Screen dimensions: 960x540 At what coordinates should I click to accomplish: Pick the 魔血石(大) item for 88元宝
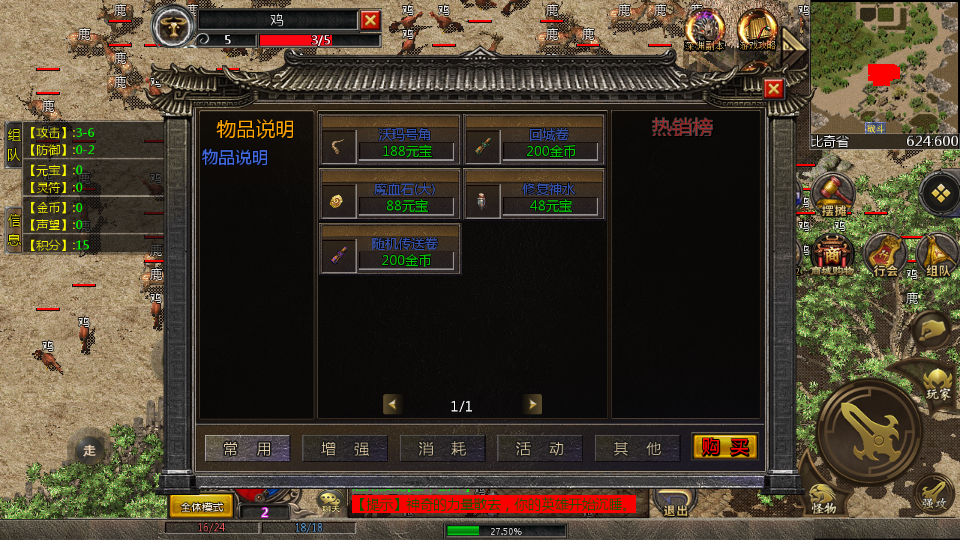tap(390, 194)
